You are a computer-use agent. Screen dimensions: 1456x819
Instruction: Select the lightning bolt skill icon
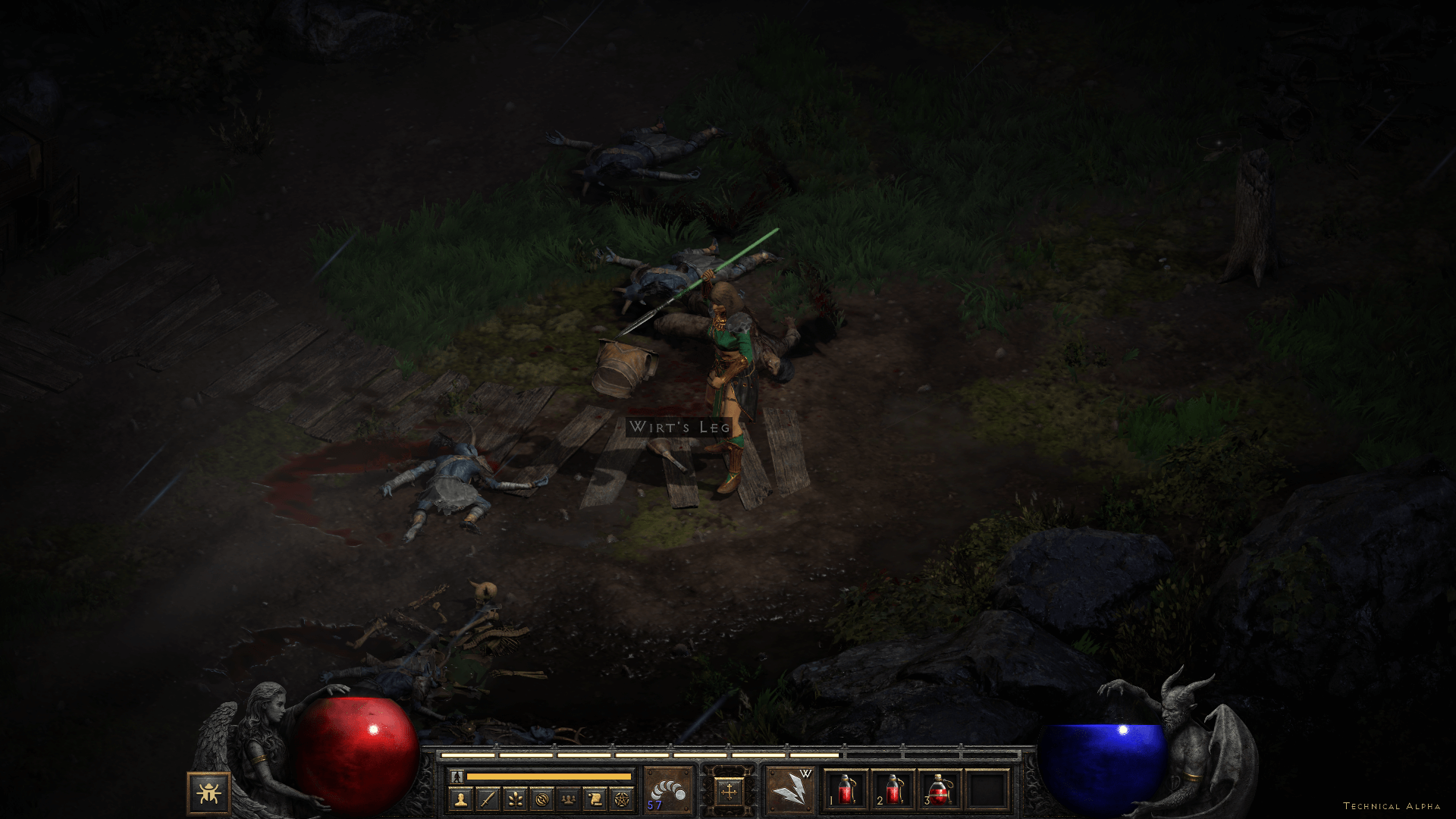coord(791,789)
